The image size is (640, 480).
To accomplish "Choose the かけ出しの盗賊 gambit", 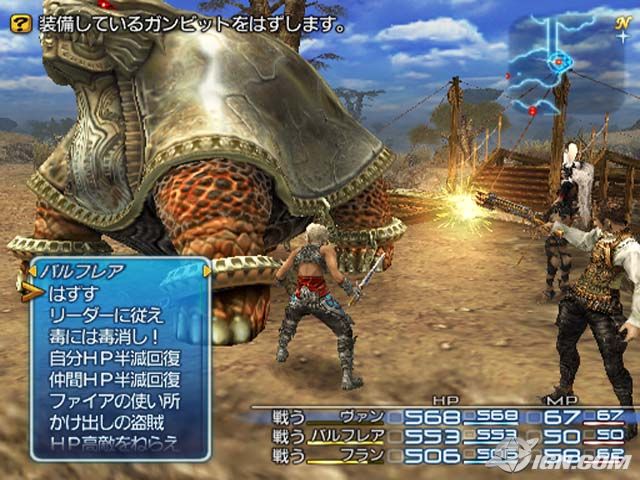I will pyautogui.click(x=106, y=422).
